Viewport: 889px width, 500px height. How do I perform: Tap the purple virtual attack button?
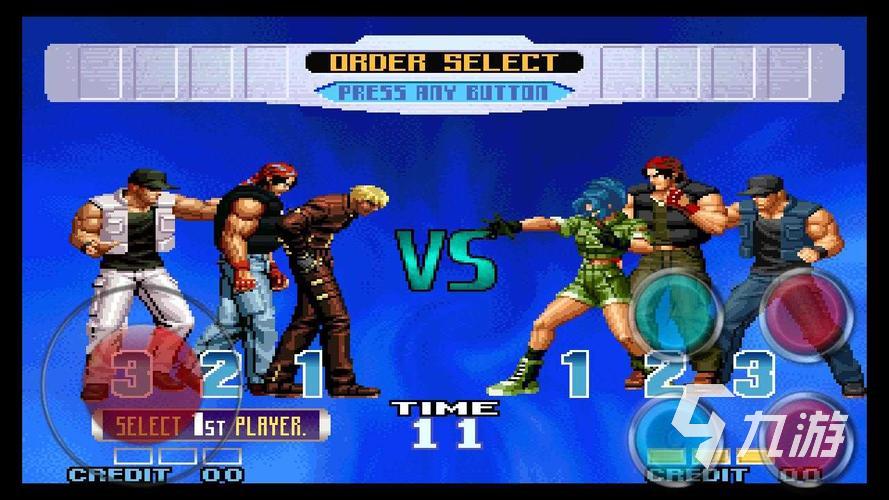[808, 435]
